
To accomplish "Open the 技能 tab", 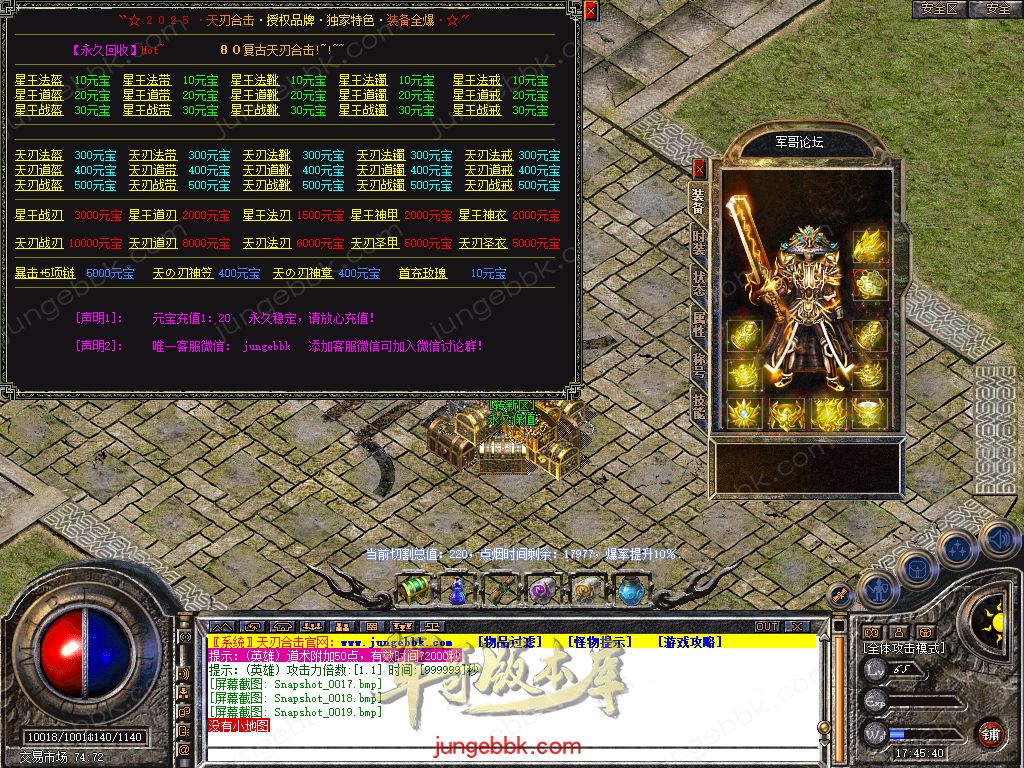I will [x=698, y=403].
